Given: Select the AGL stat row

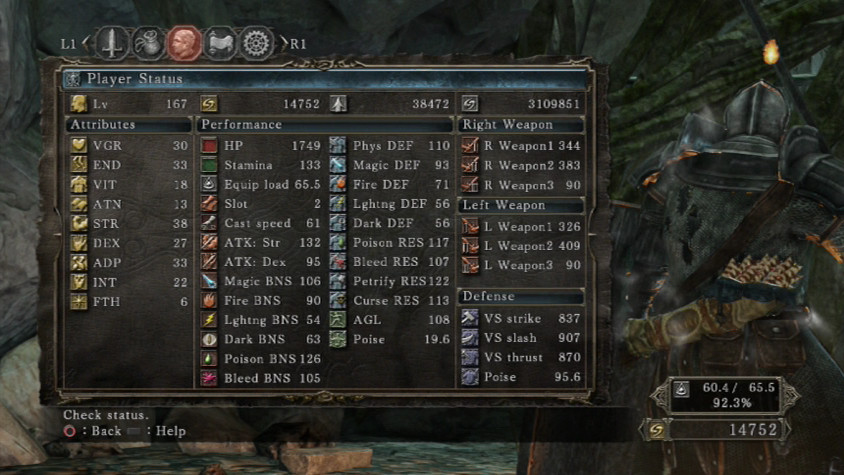Looking at the screenshot, I should point(390,320).
